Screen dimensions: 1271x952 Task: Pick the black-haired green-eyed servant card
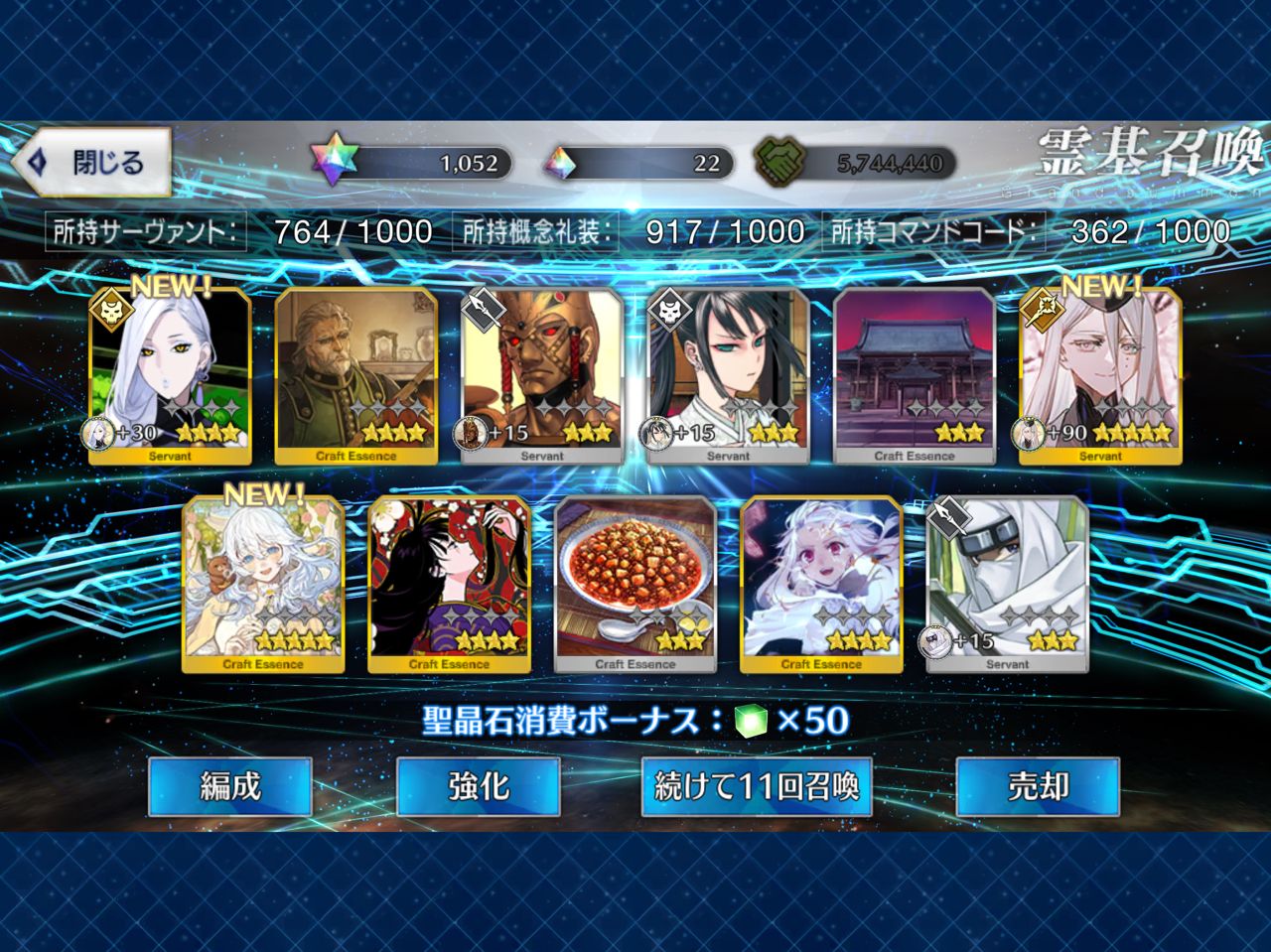tap(728, 377)
